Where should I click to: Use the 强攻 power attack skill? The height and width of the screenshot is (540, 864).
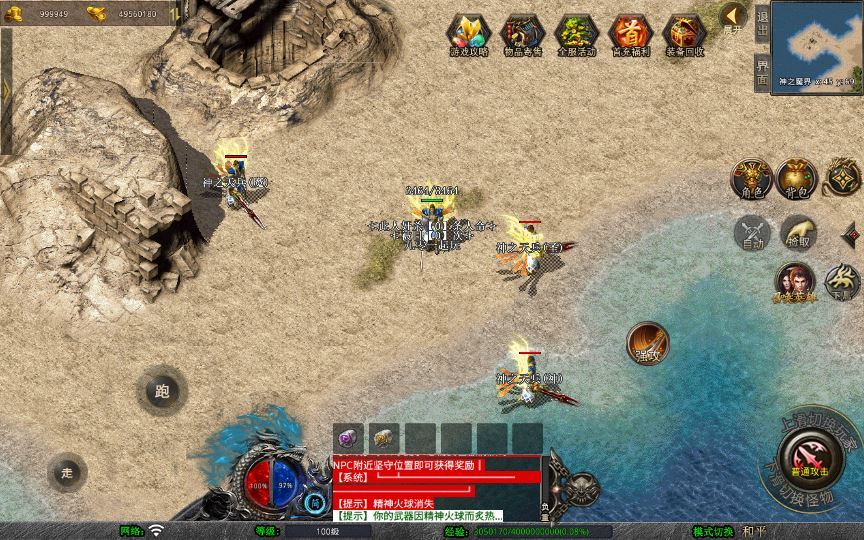647,343
